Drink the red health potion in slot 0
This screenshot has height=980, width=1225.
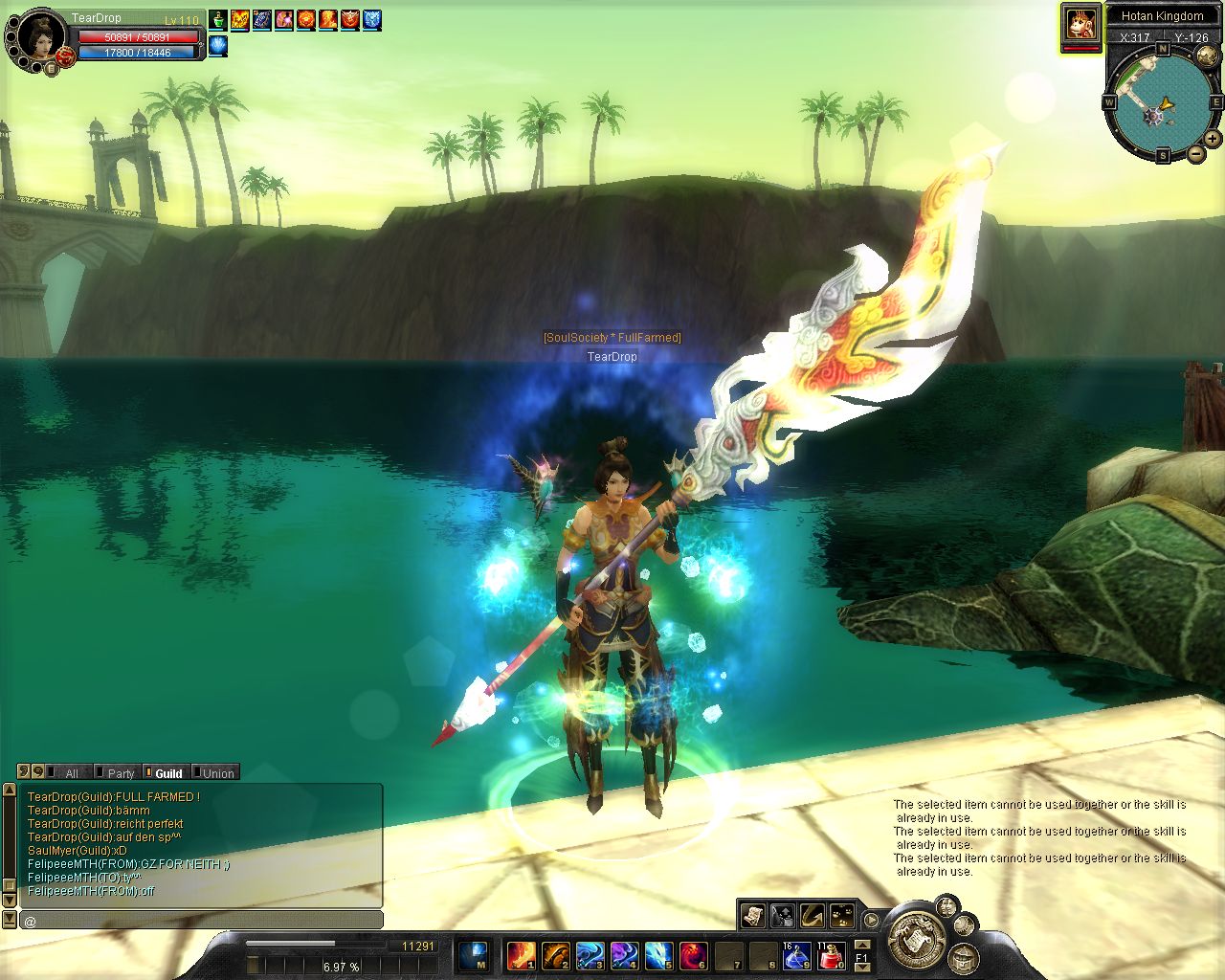point(832,954)
